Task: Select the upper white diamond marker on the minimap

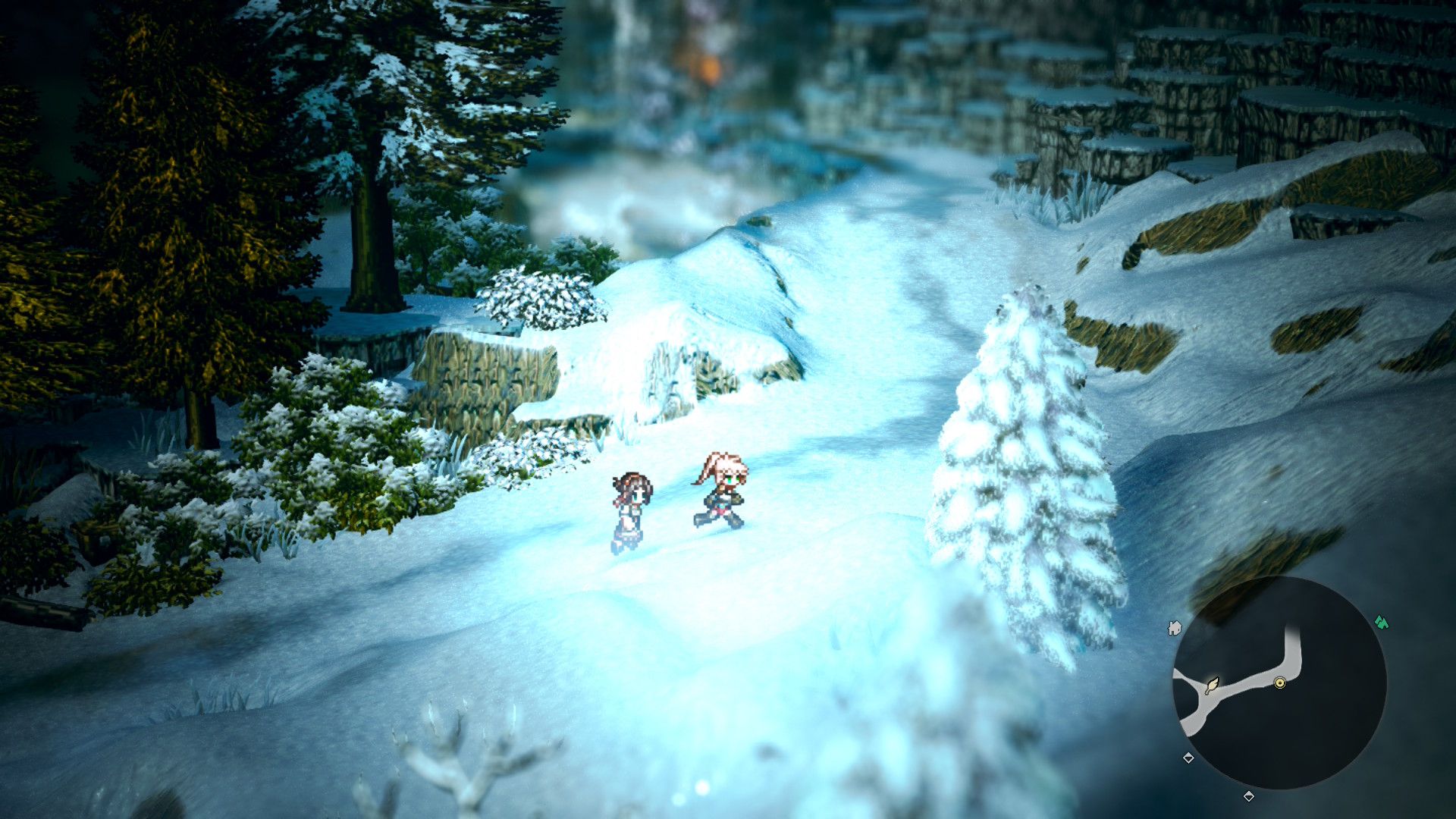Action: coord(1188,758)
